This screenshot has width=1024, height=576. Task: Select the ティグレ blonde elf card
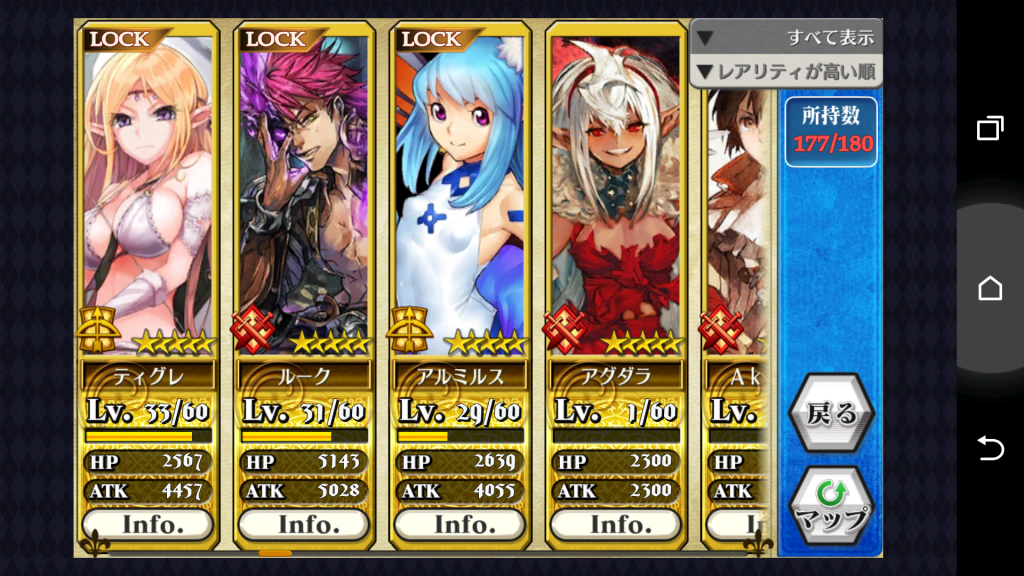pos(148,190)
